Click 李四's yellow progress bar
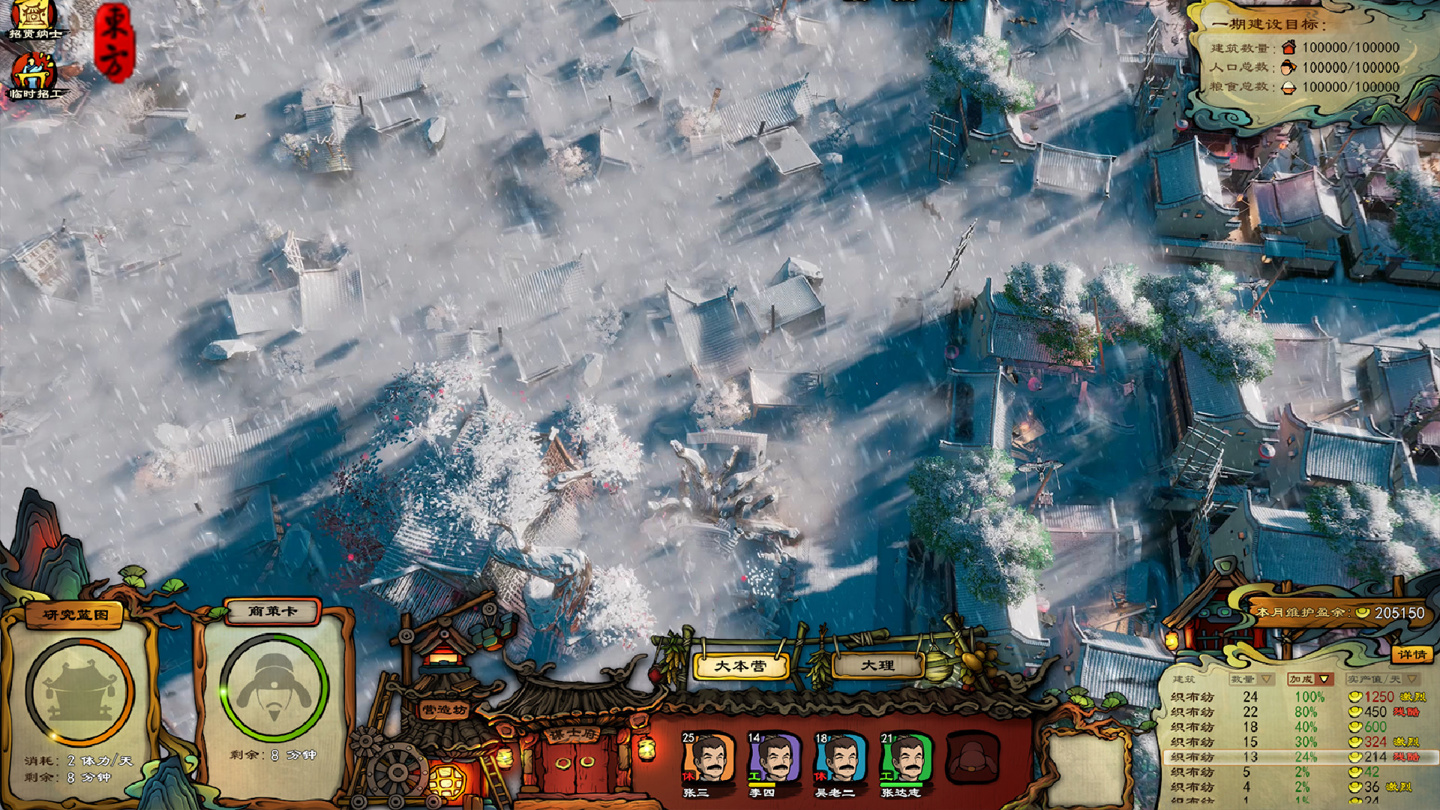Viewport: 1440px width, 810px height. click(x=763, y=784)
